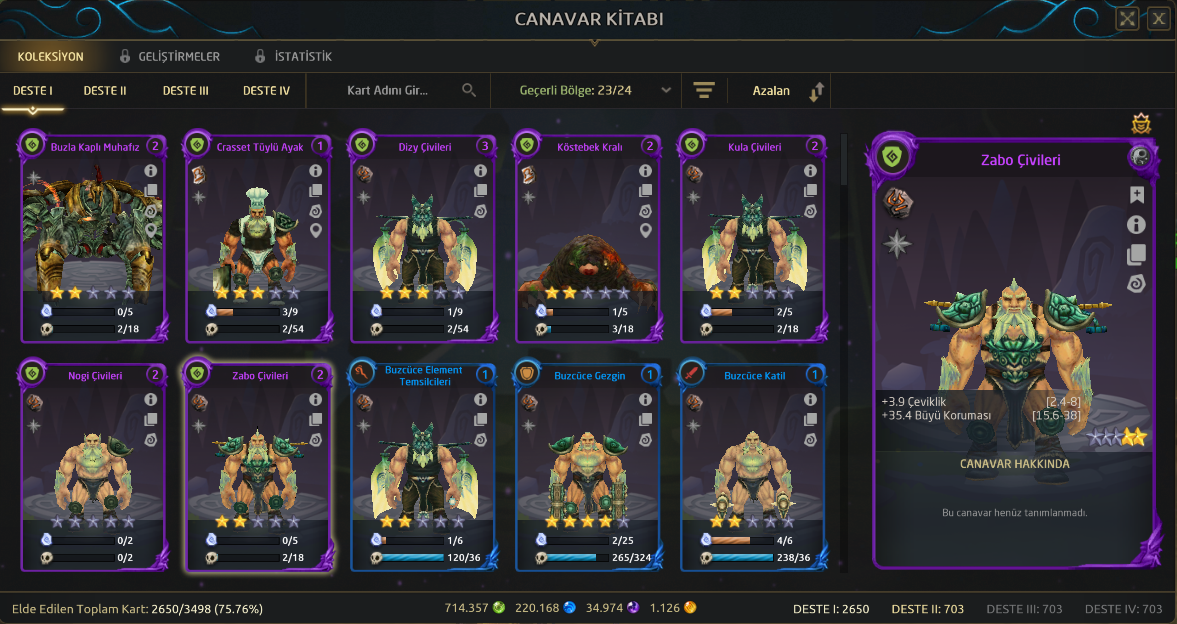
Task: Open the Geçerli Bölge dropdown
Action: [x=595, y=91]
